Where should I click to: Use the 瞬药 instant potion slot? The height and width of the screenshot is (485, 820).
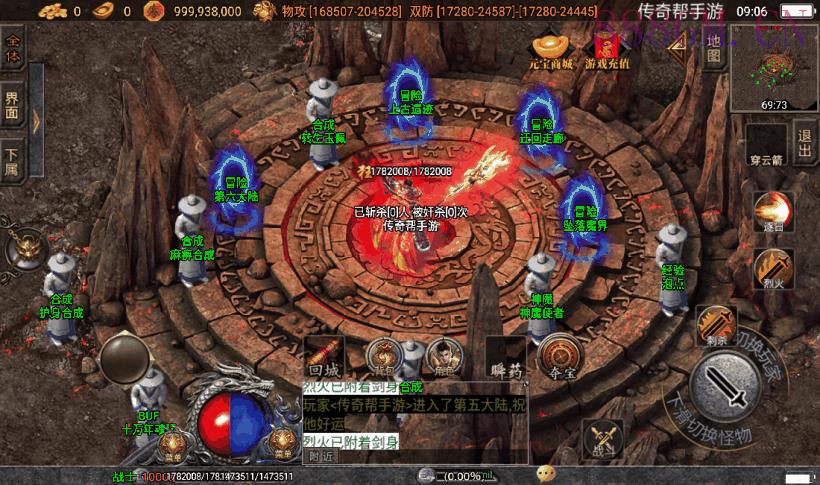(507, 360)
